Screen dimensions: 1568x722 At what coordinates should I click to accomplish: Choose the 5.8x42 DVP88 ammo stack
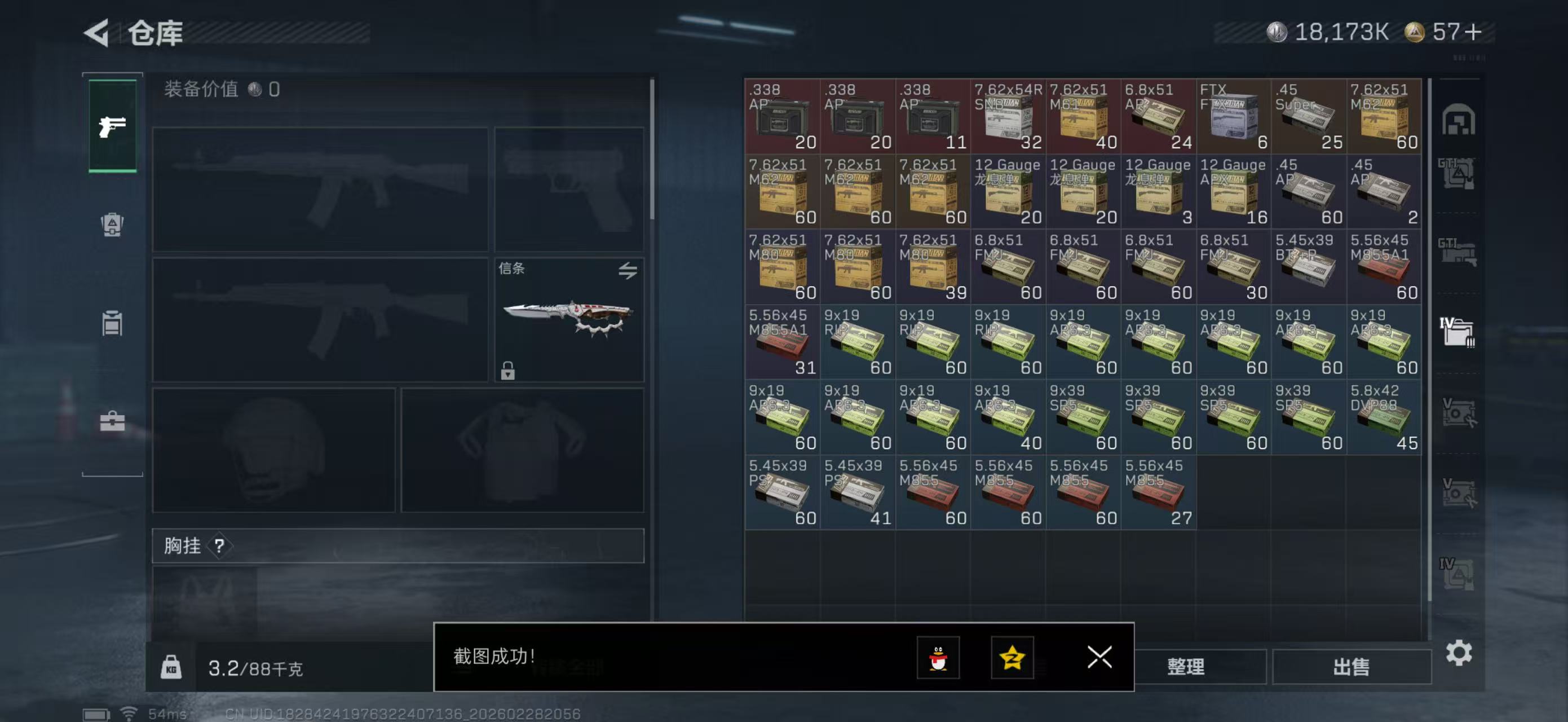tap(1384, 417)
